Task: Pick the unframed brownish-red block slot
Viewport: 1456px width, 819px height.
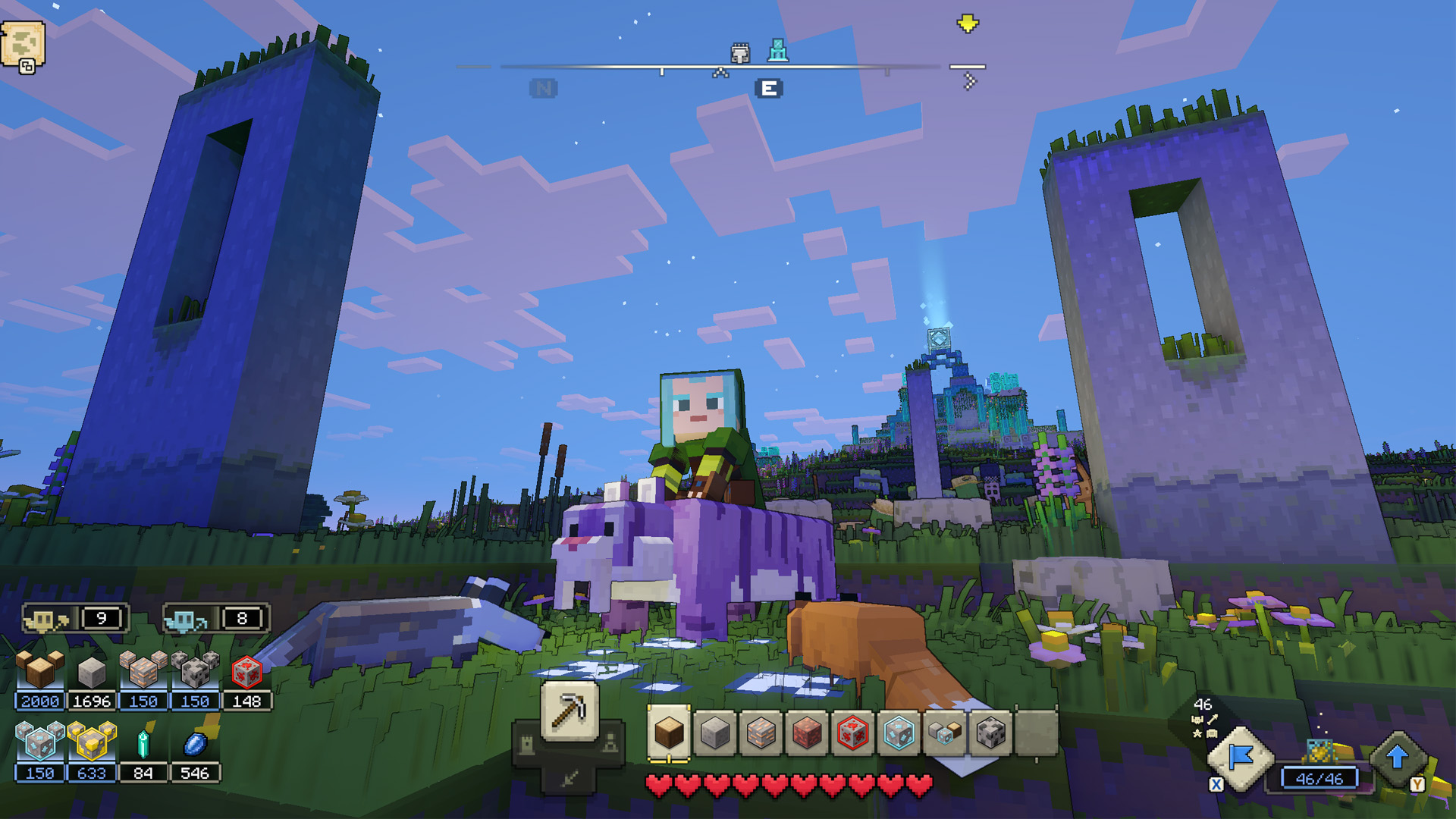Action: coord(807,733)
